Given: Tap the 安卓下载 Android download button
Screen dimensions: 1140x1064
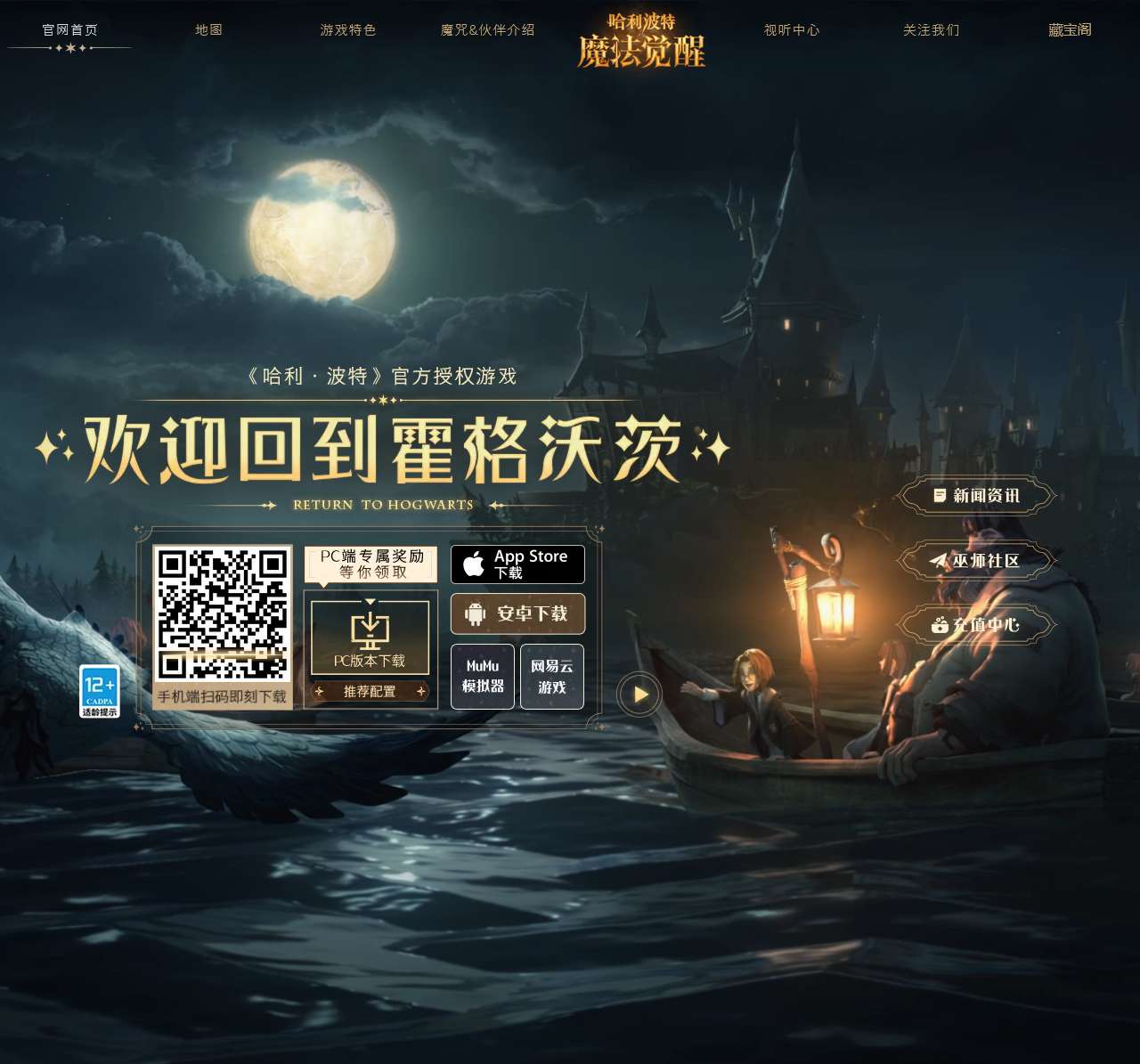Looking at the screenshot, I should (x=517, y=613).
